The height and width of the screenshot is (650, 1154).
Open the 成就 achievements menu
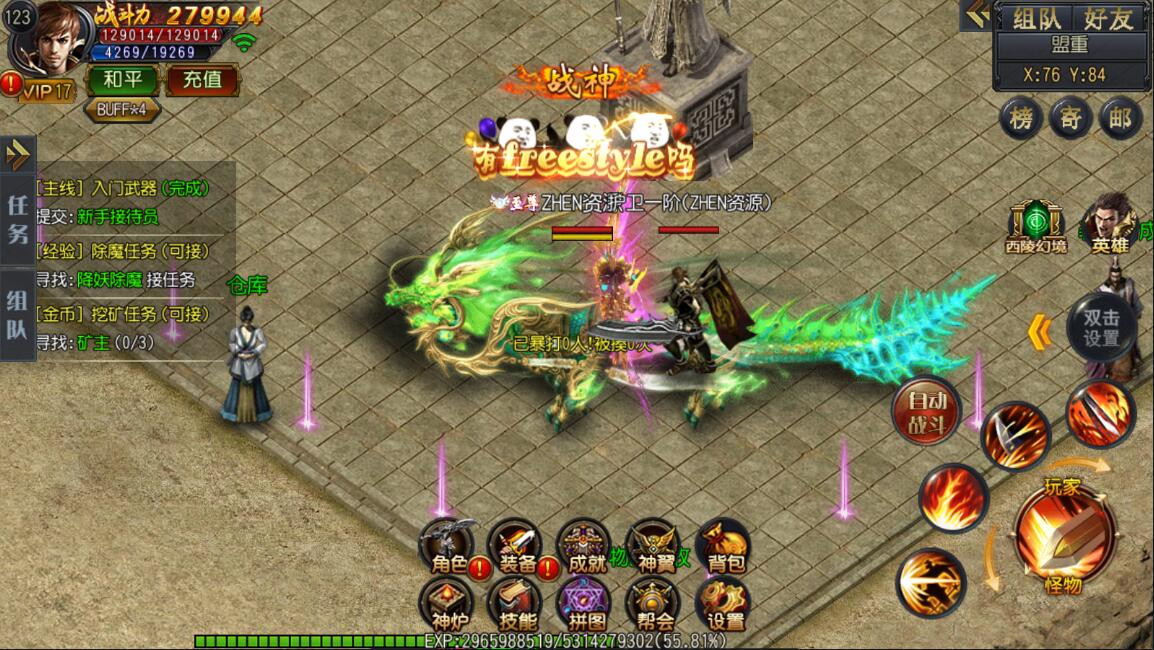tap(584, 549)
